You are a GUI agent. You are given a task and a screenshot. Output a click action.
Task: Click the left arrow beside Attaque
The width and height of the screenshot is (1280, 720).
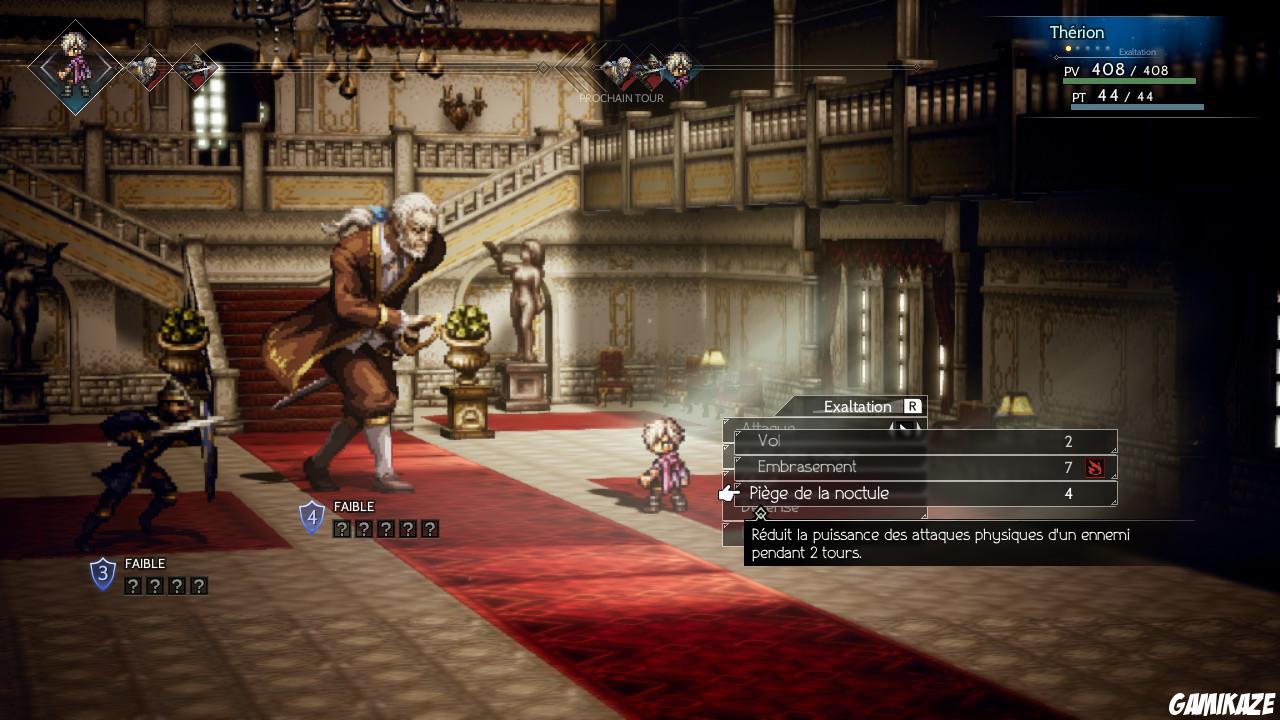point(890,427)
